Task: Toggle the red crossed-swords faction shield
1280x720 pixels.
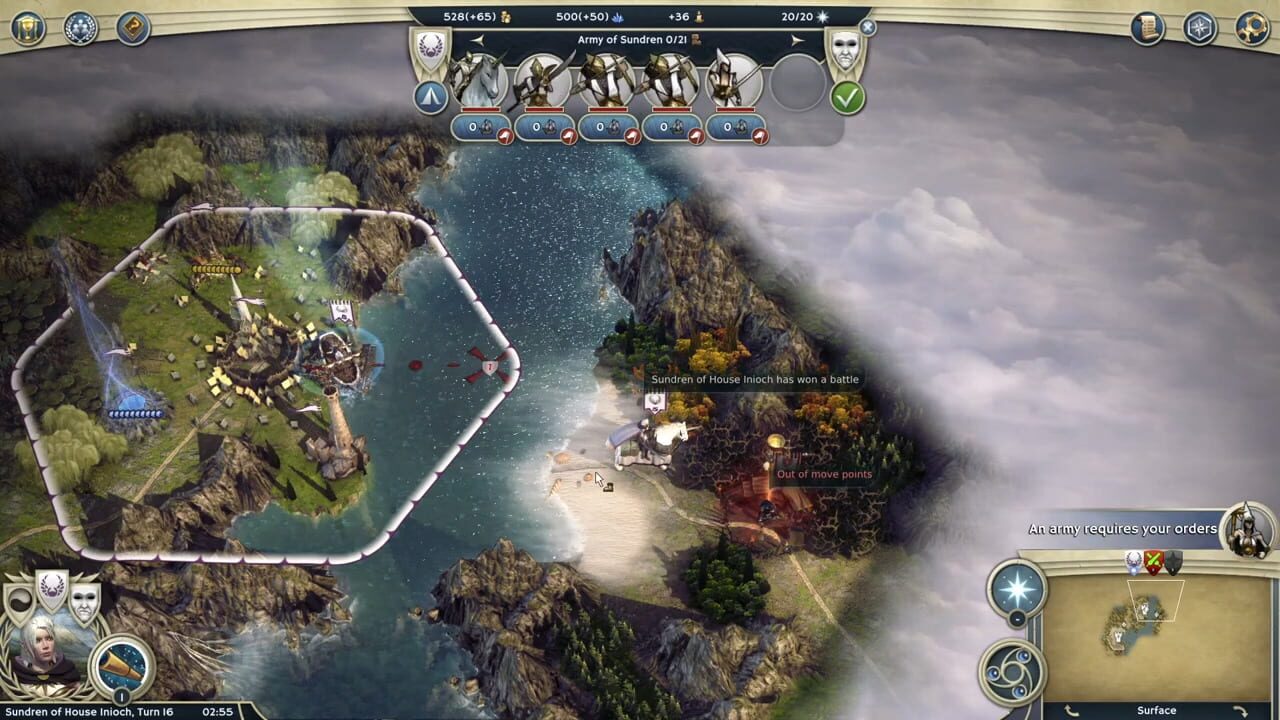Action: click(1153, 560)
